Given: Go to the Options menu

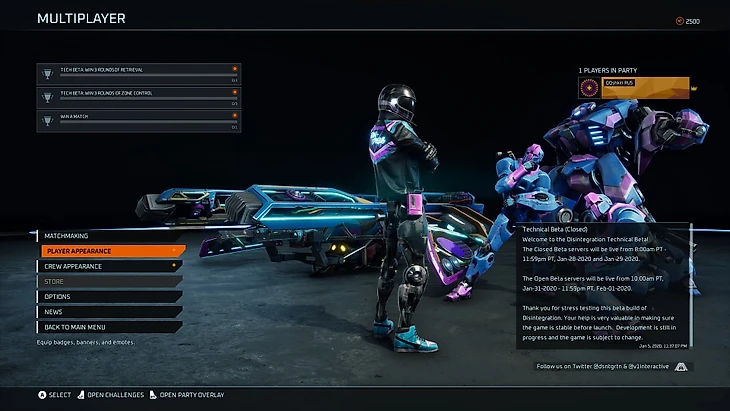Looking at the screenshot, I should pyautogui.click(x=110, y=296).
